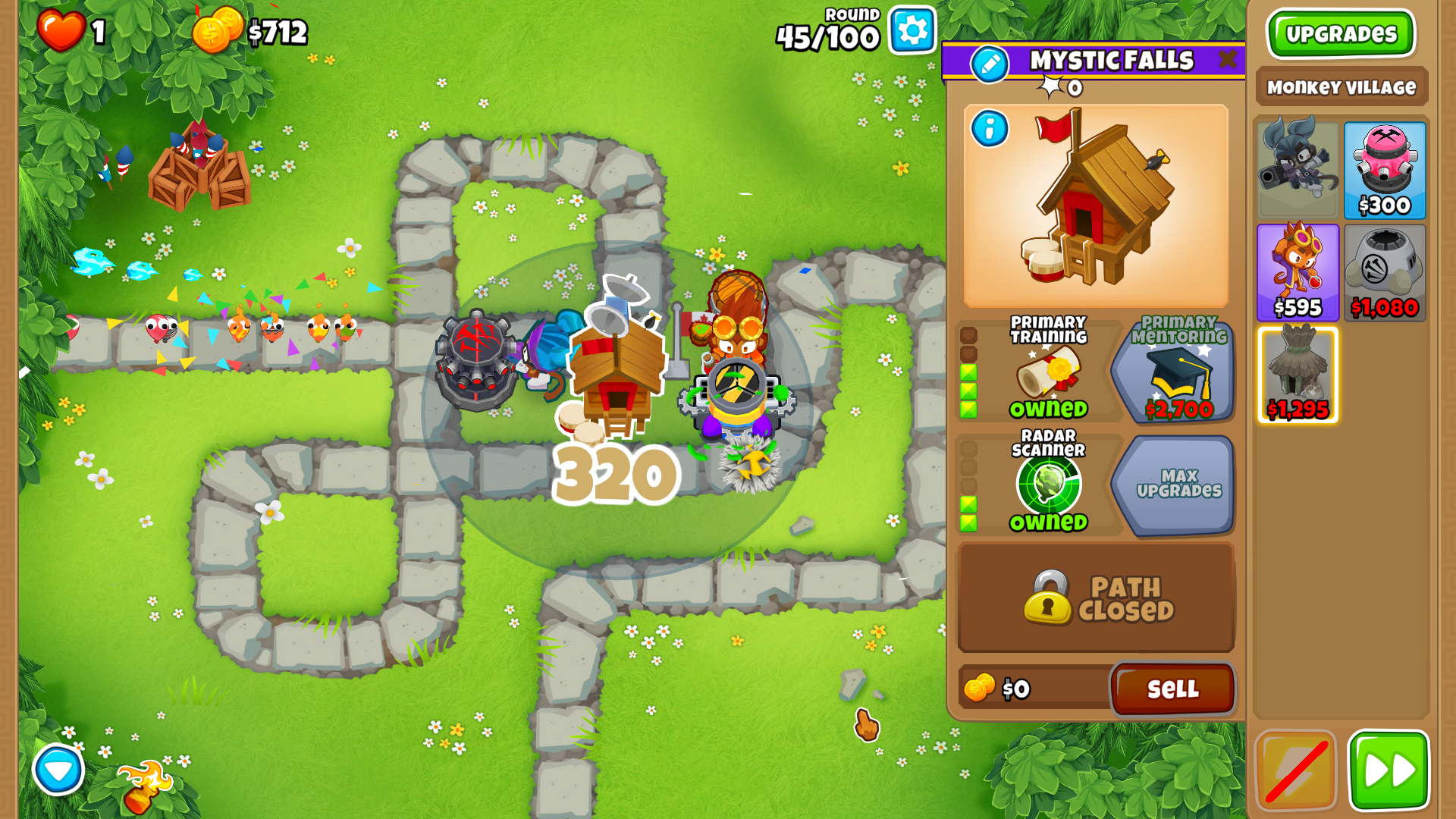The width and height of the screenshot is (1456, 819).
Task: Toggle fast forward with the green arrows
Action: [x=1388, y=770]
